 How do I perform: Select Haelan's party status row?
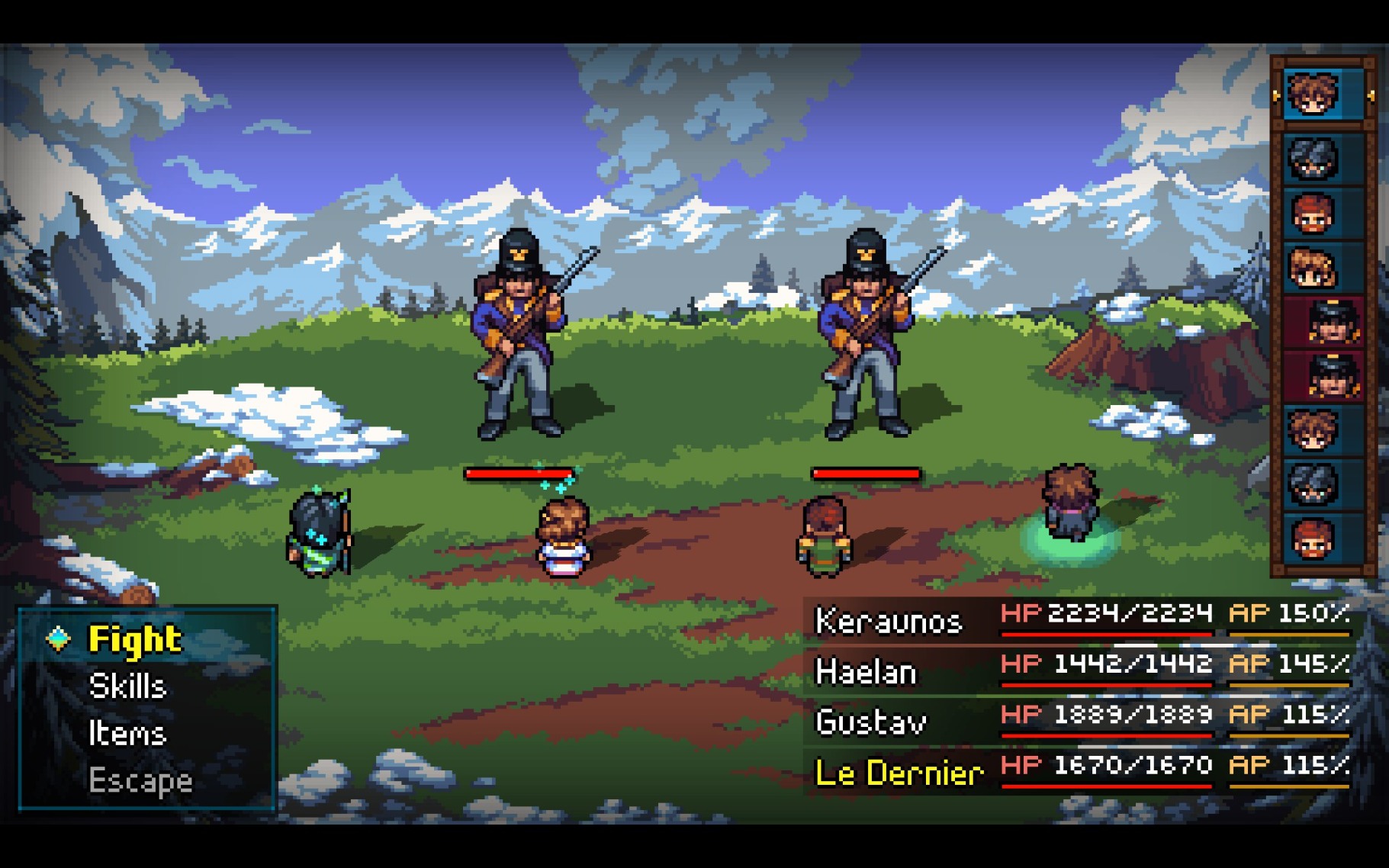pyautogui.click(x=867, y=672)
